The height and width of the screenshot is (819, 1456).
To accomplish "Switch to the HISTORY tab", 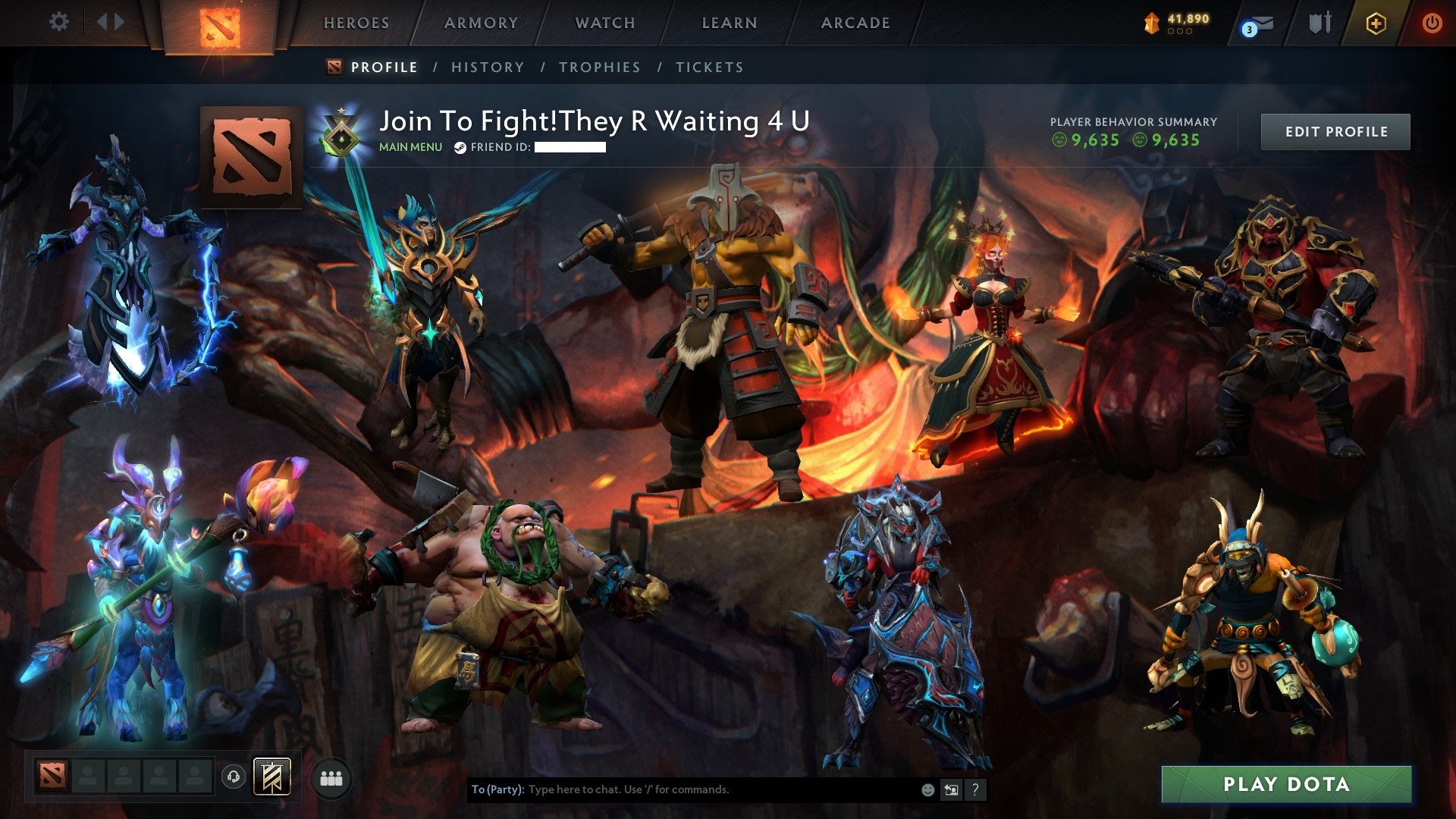I will (486, 67).
